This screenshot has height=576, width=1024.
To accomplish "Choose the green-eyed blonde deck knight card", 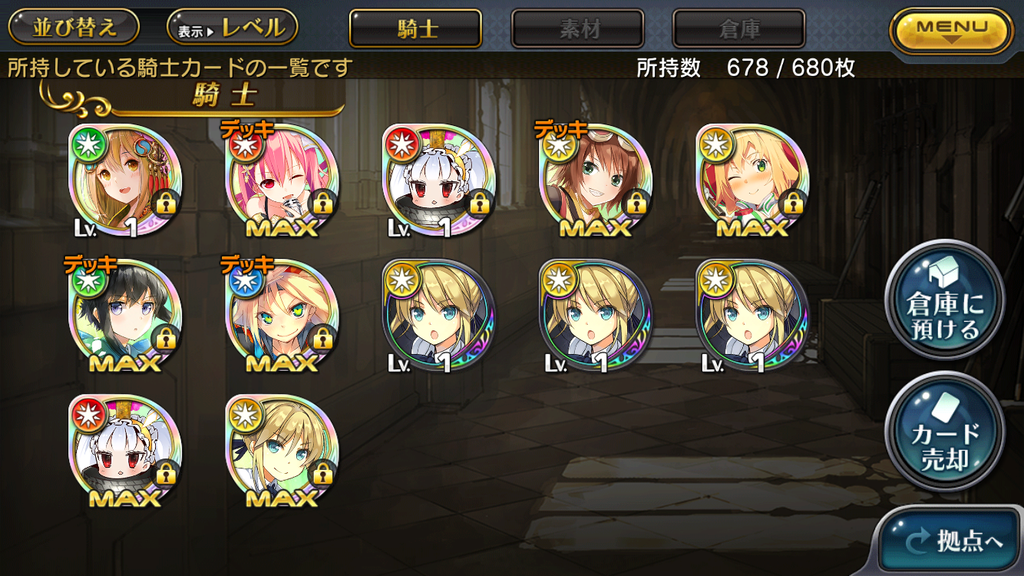I will 283,315.
